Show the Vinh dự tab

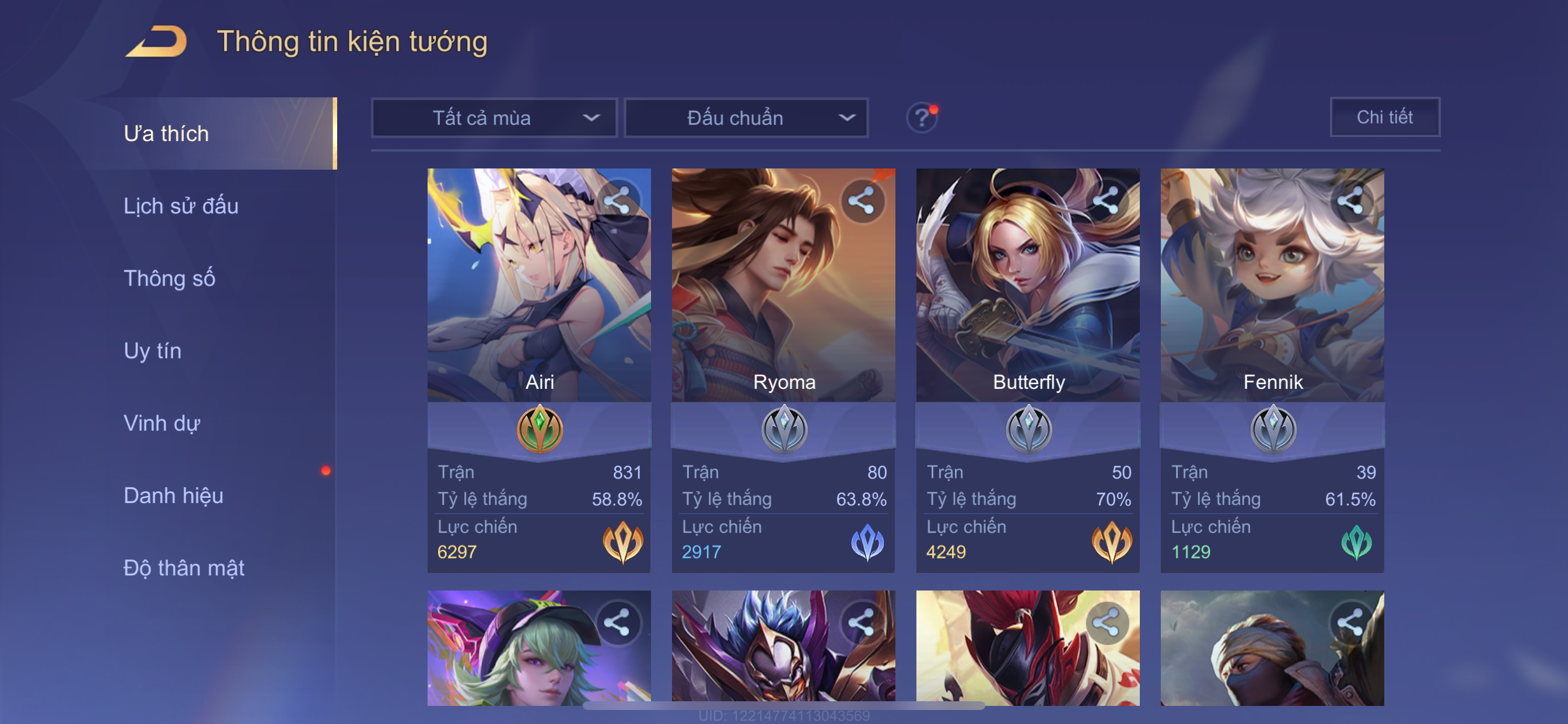coord(162,423)
